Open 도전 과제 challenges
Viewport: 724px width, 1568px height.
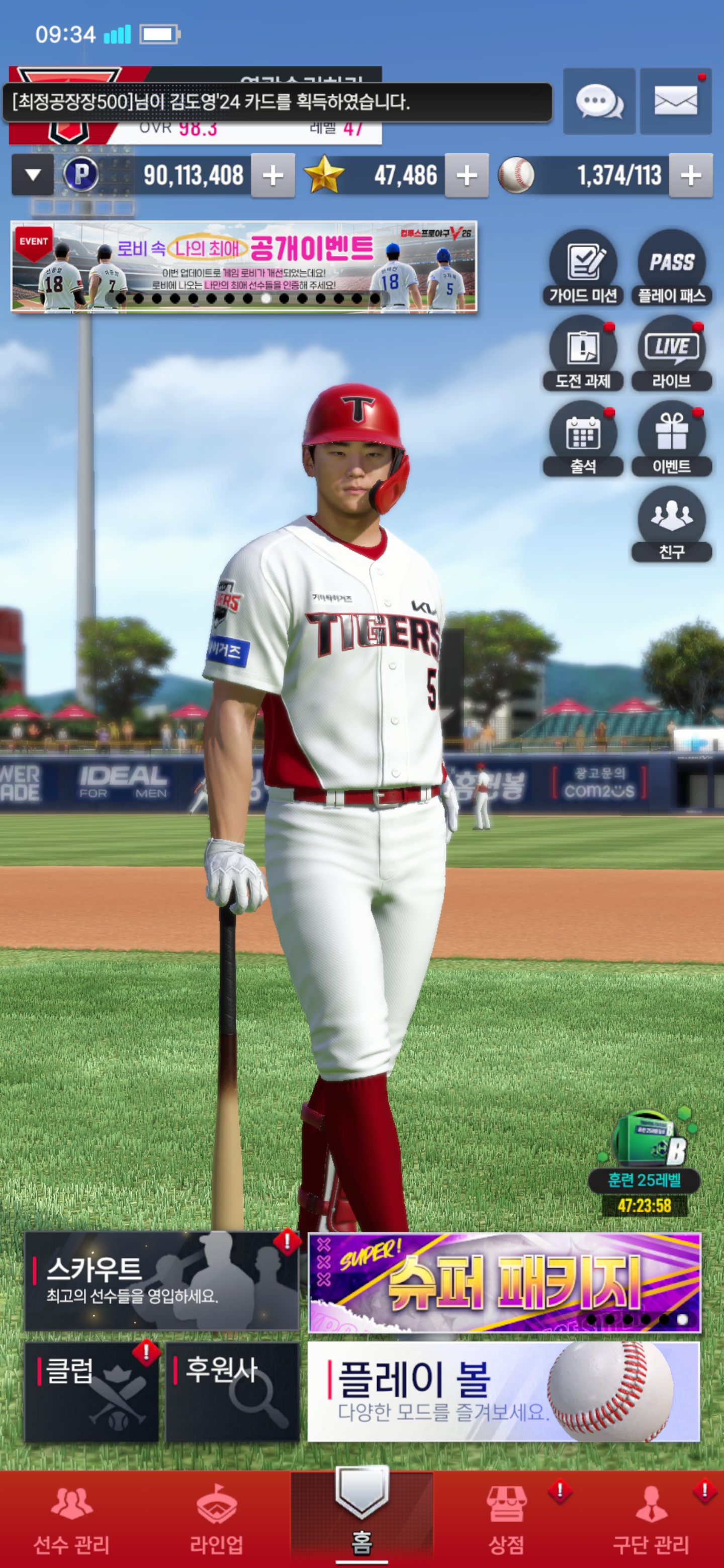[583, 354]
